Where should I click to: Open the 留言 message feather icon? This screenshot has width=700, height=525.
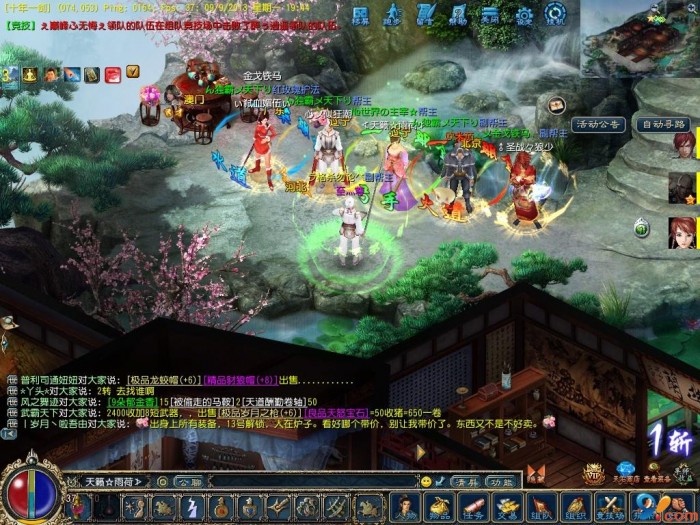(x=425, y=14)
